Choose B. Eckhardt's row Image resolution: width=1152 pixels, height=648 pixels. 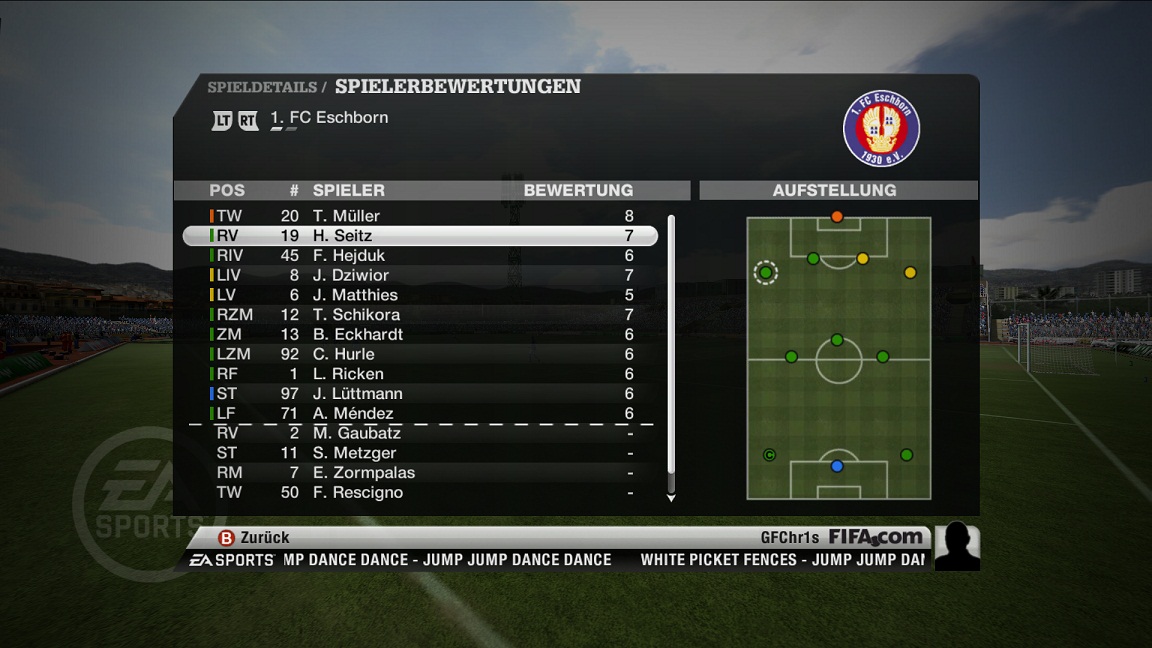[420, 334]
